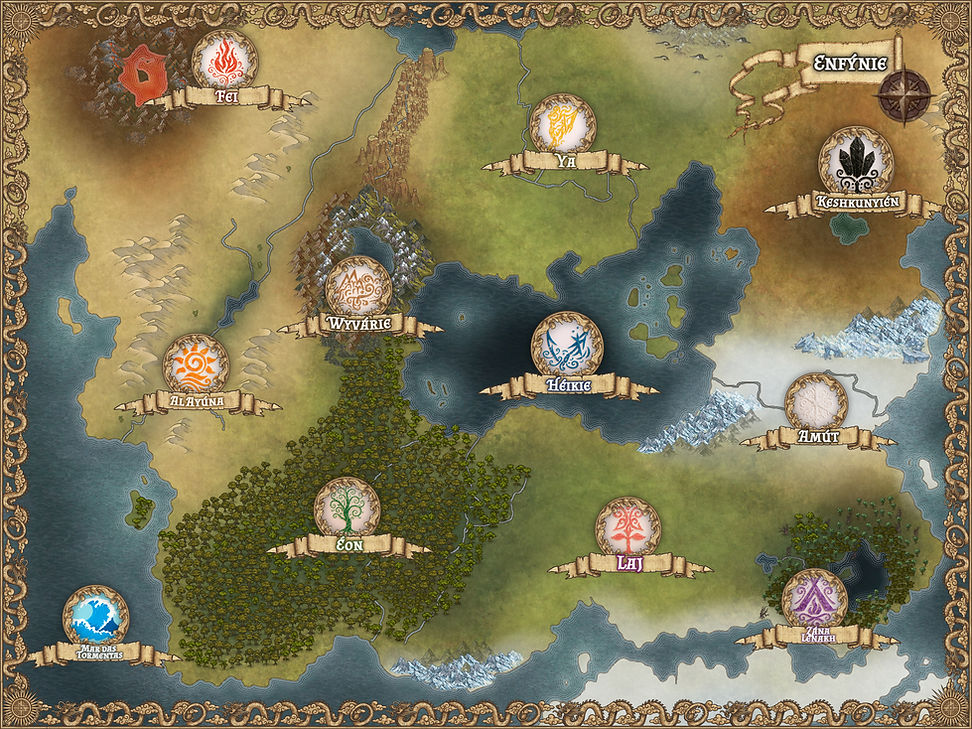The height and width of the screenshot is (729, 972).
Task: Select the Wyvárie mountain region marker
Action: click(x=358, y=288)
